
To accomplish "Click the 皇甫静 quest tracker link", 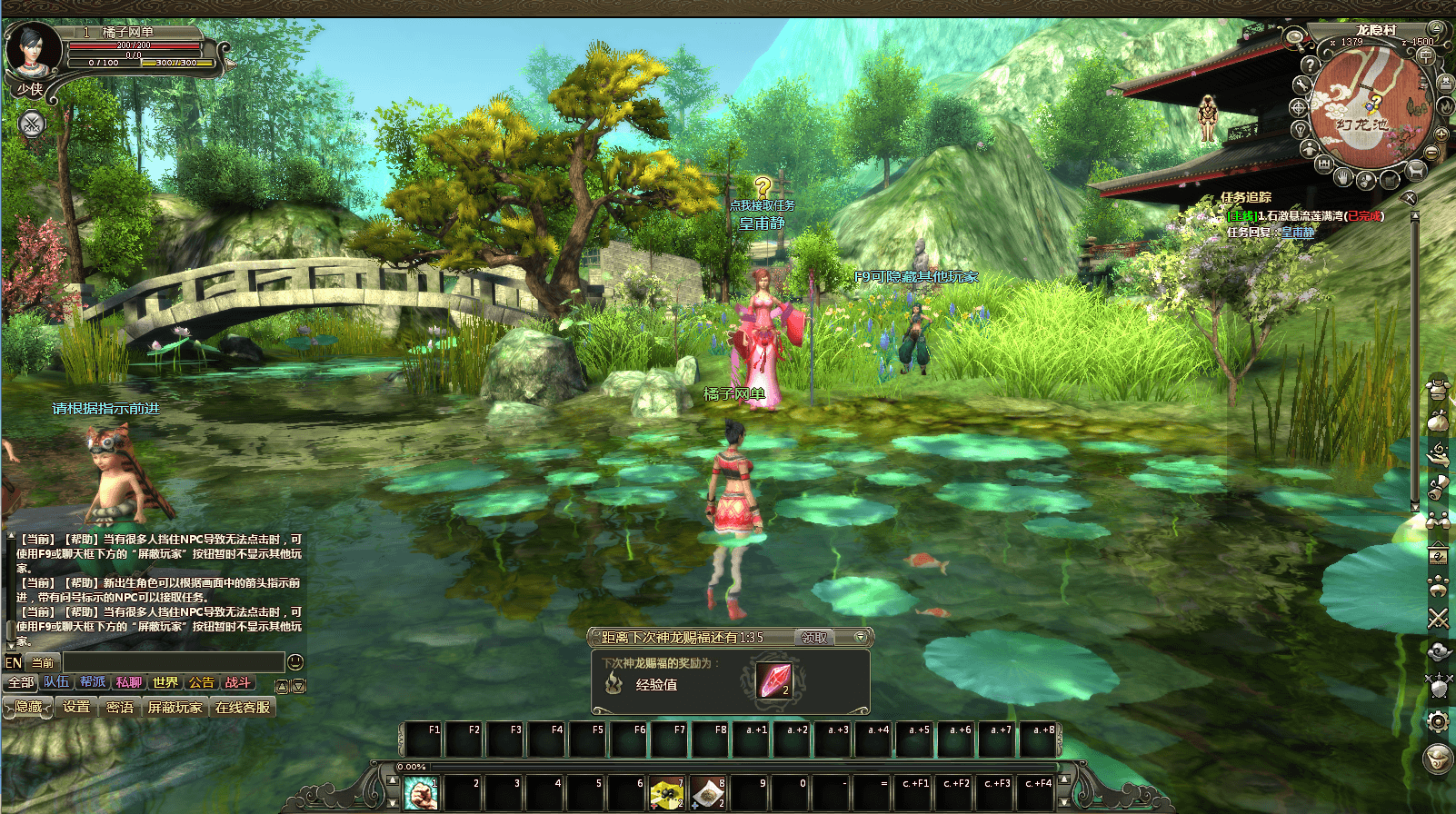I will [x=1298, y=233].
